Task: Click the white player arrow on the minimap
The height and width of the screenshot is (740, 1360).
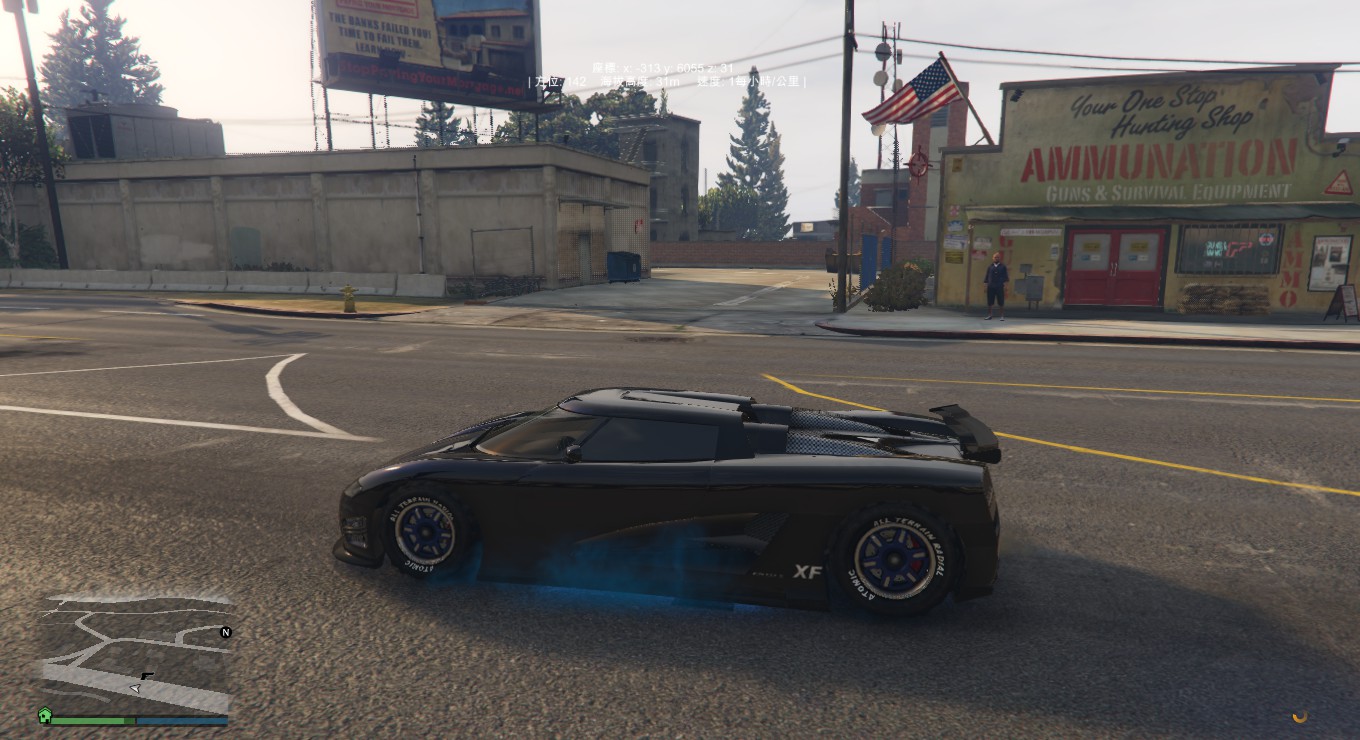Action: coord(135,688)
